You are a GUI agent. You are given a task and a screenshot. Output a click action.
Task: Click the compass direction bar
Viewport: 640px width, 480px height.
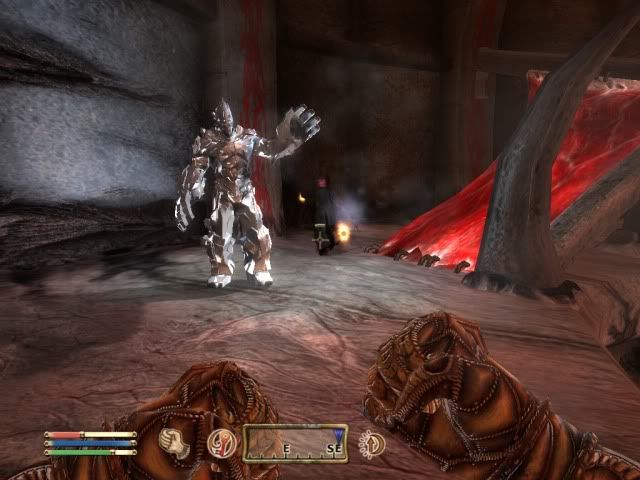click(x=294, y=443)
